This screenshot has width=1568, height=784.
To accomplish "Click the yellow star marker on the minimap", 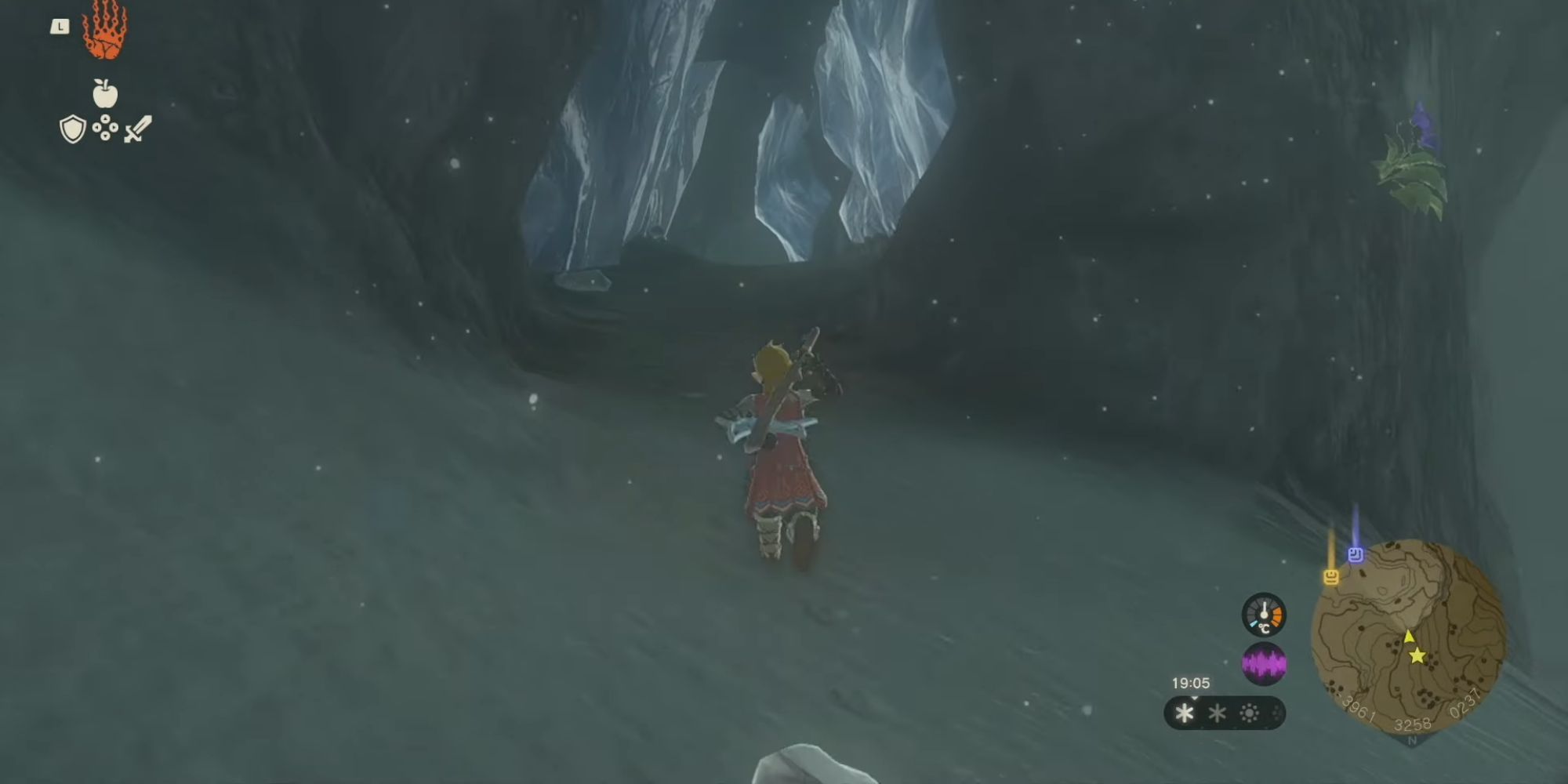I will point(1417,657).
